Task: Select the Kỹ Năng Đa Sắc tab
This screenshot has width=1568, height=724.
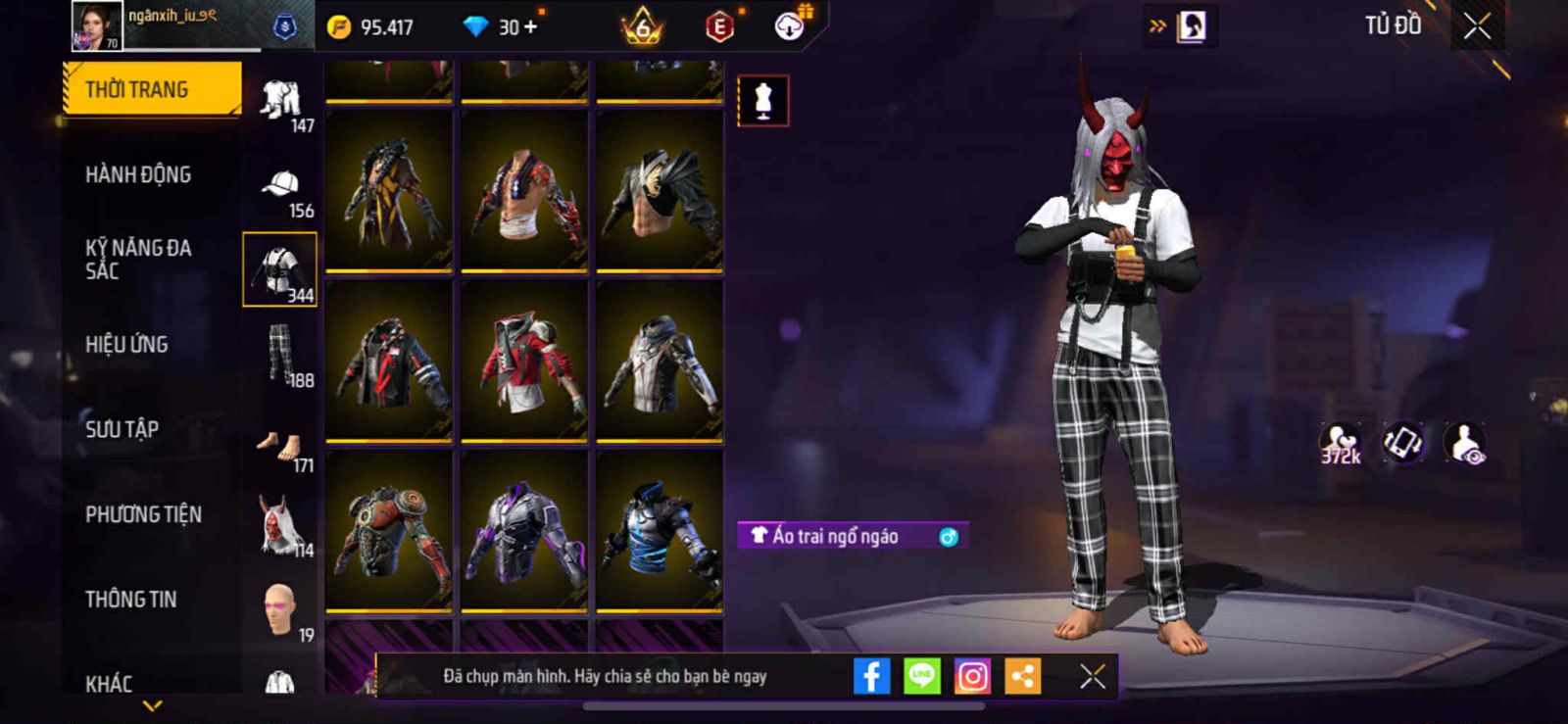Action: tap(138, 259)
